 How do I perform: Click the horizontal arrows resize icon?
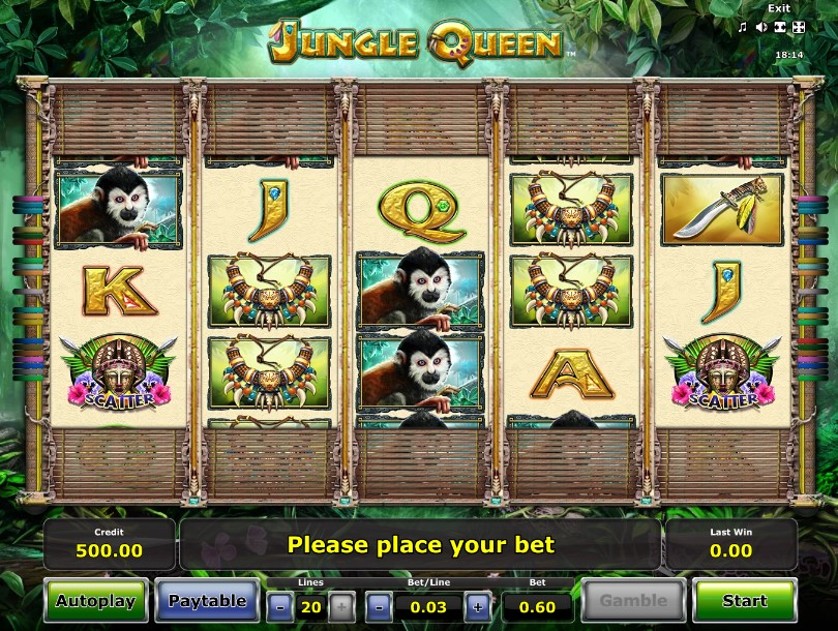pos(780,27)
